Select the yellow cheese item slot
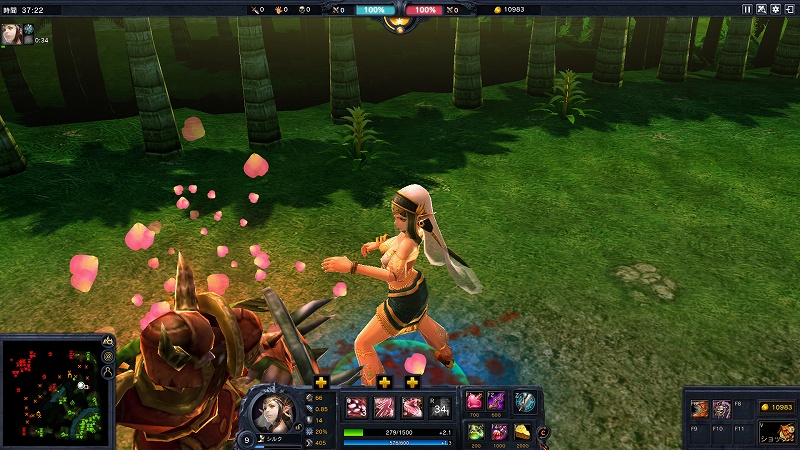The height and width of the screenshot is (450, 800). click(x=523, y=431)
